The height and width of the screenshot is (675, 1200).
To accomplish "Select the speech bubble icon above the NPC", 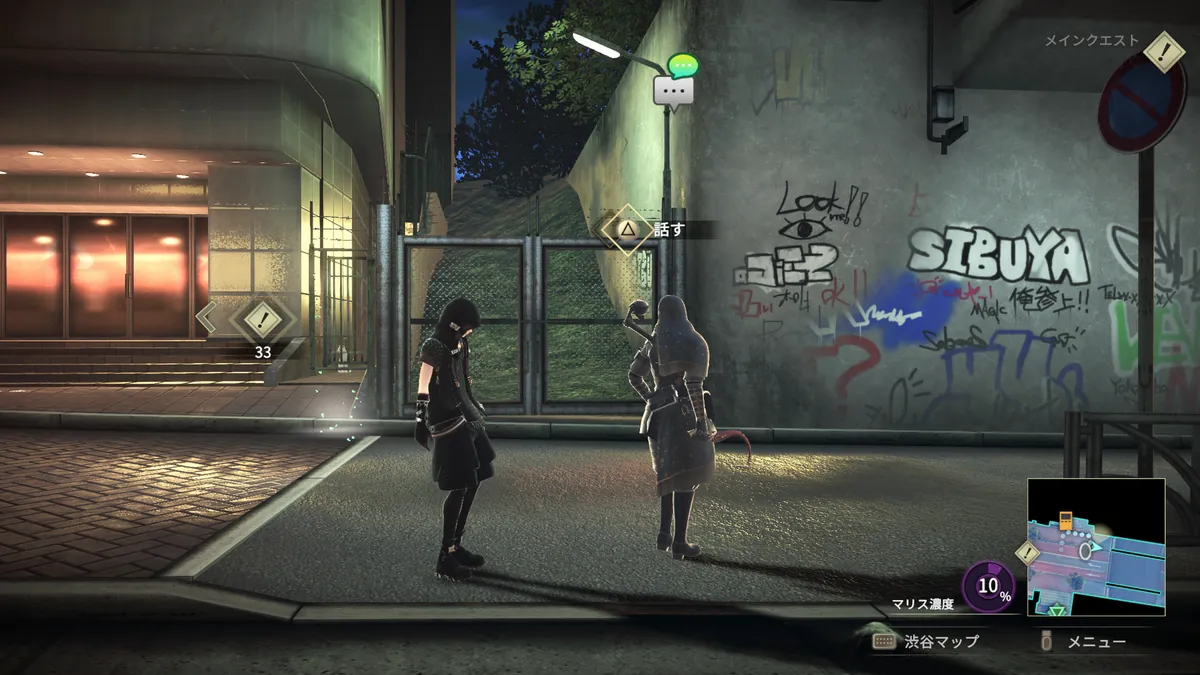I will click(x=674, y=89).
